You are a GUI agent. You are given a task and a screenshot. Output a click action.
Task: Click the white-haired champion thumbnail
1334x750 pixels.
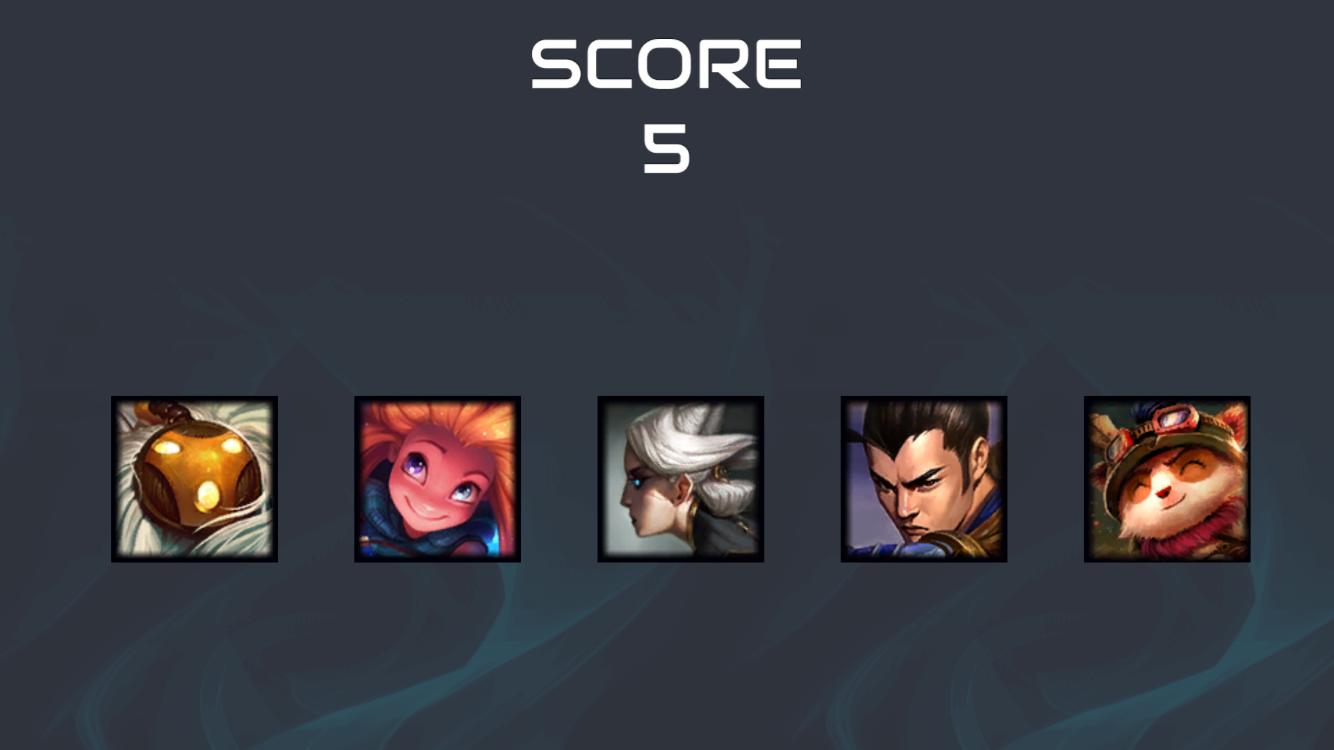coord(680,479)
